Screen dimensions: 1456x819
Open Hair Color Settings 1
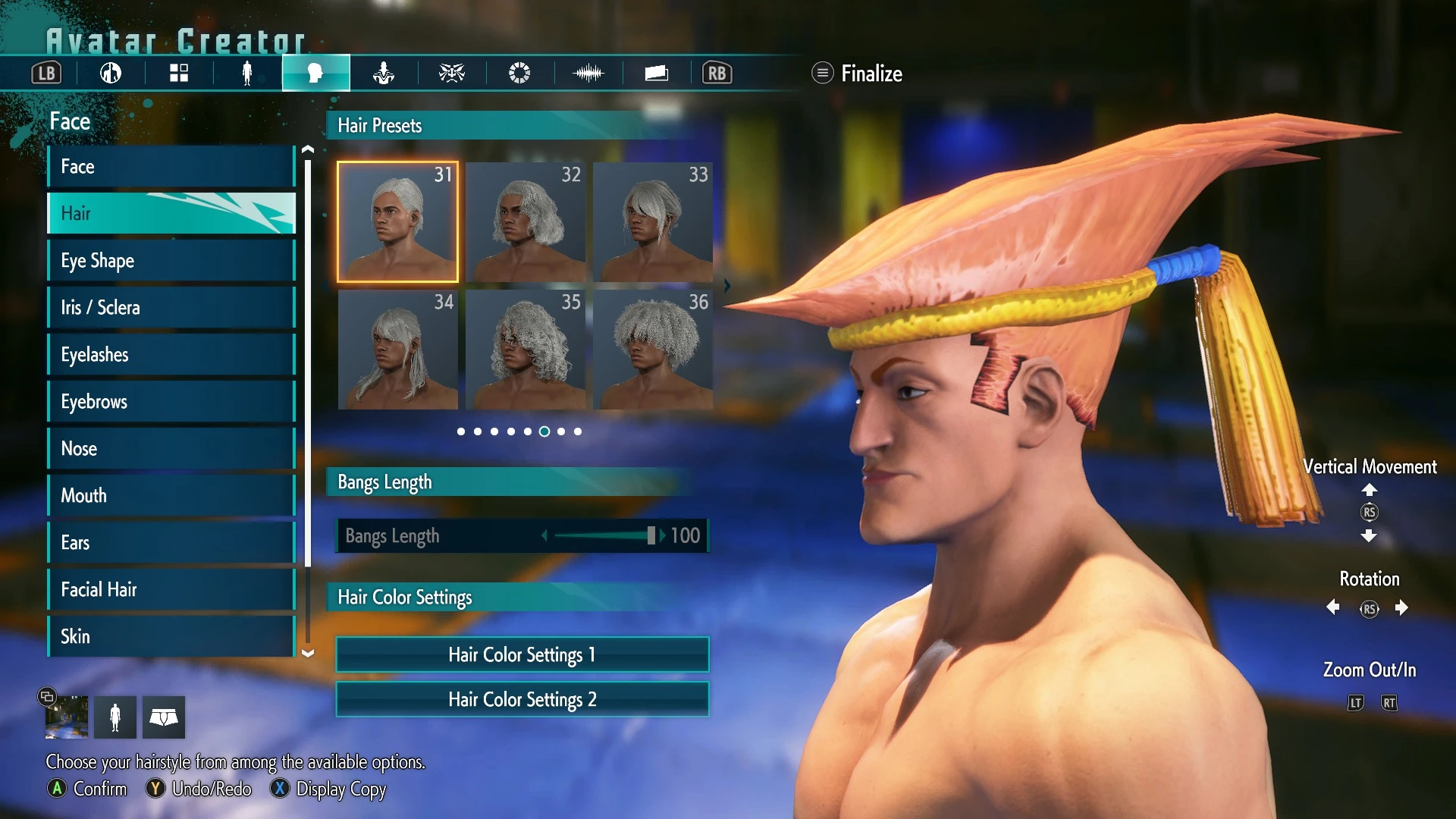pos(522,654)
